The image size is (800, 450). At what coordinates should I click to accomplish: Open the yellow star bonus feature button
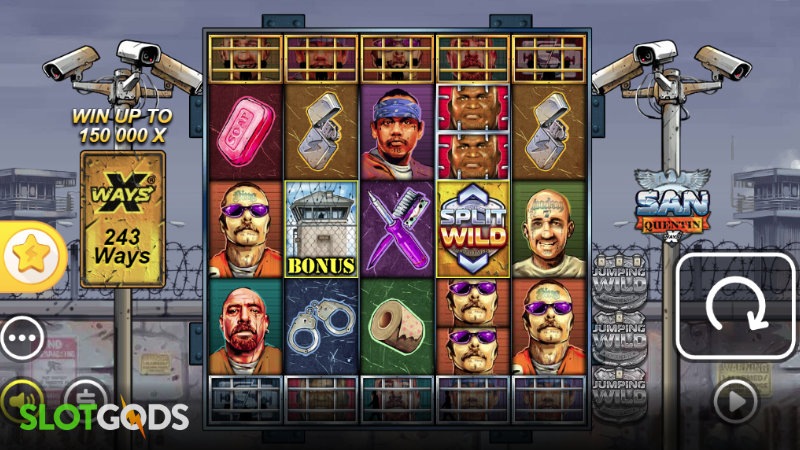point(26,256)
